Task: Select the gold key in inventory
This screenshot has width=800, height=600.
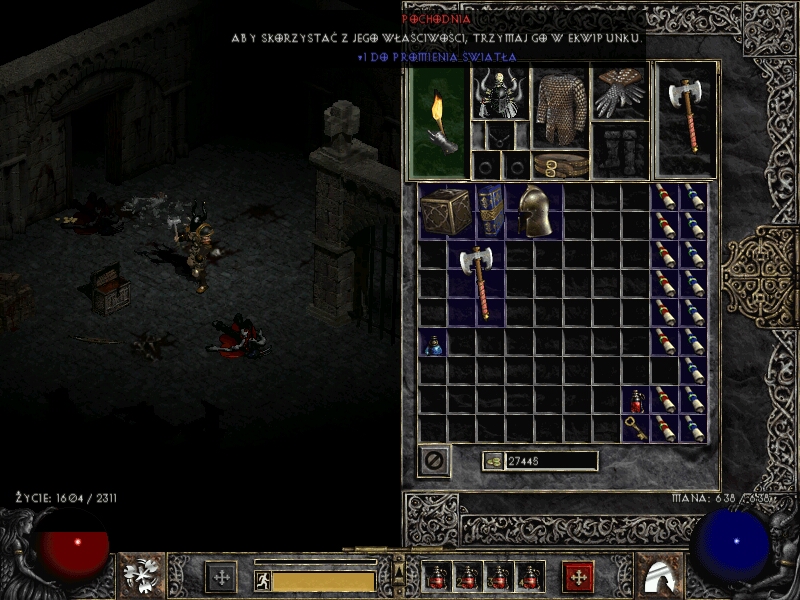Action: (x=636, y=428)
